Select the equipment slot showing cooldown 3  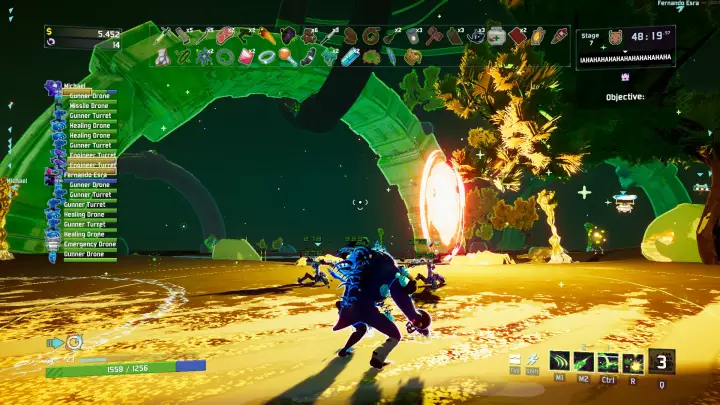click(x=661, y=361)
